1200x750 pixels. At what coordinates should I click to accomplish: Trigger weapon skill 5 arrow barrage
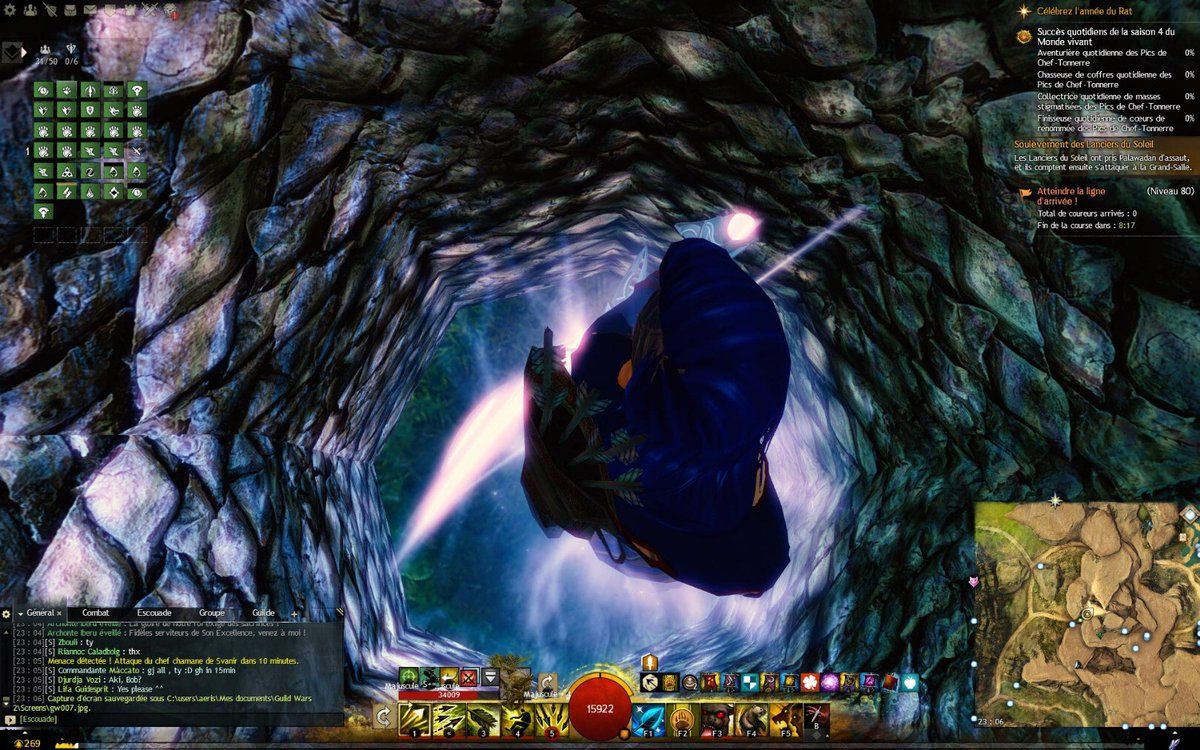(x=551, y=718)
